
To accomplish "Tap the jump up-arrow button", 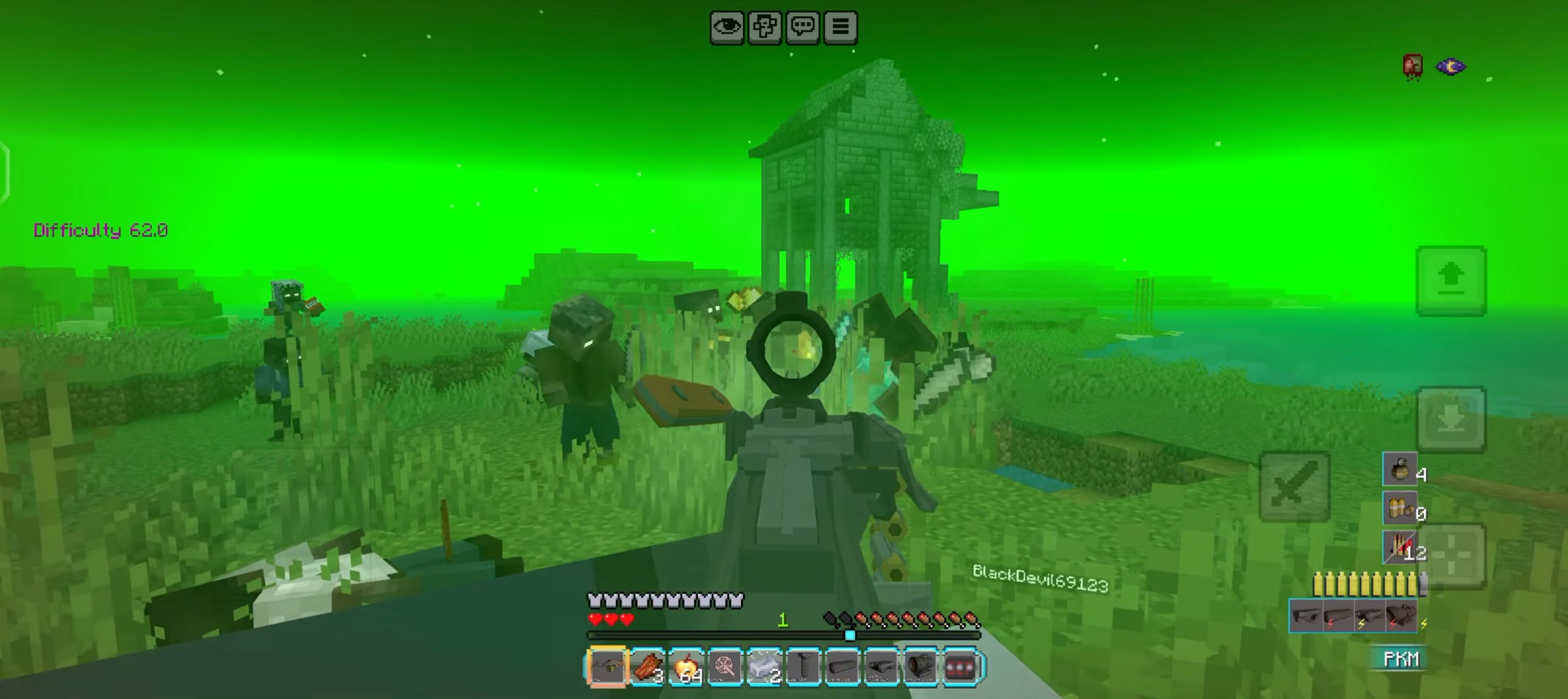I will [1451, 281].
